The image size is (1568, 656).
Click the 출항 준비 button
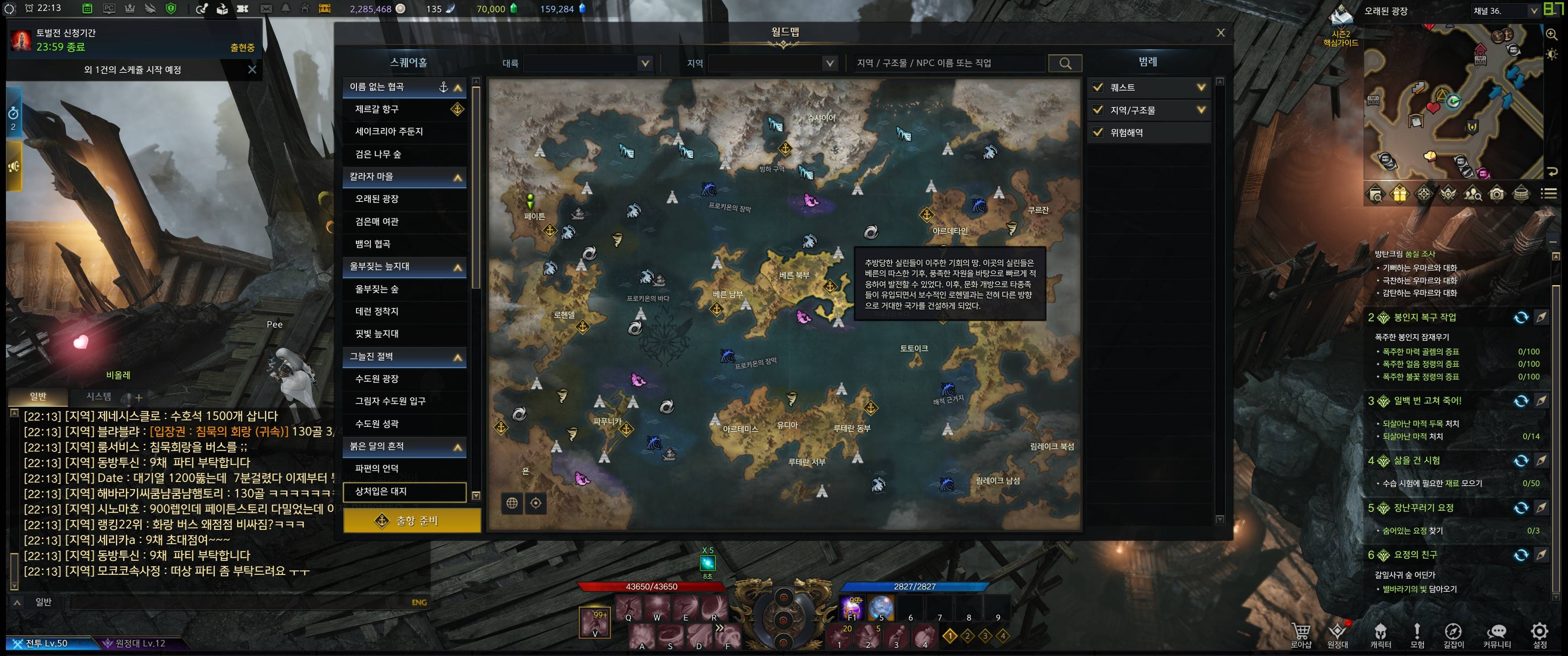point(412,521)
